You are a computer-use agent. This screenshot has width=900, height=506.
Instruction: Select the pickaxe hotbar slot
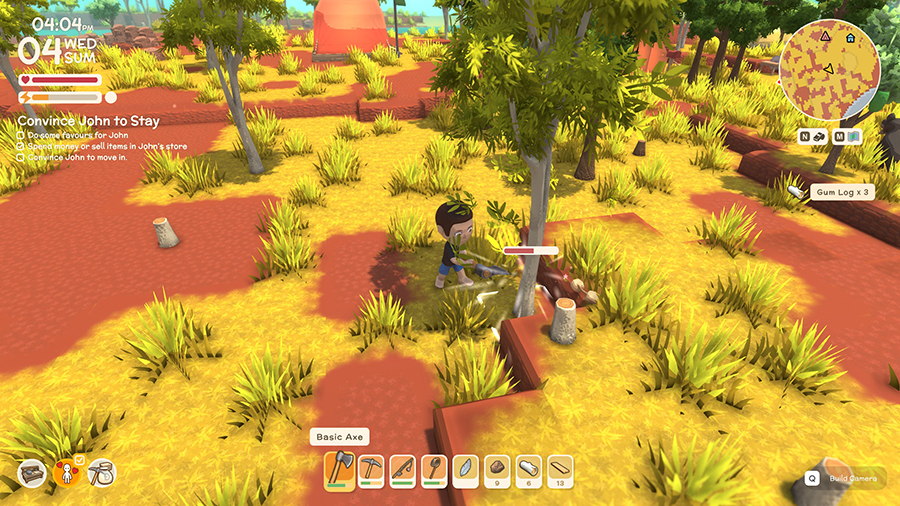point(371,470)
